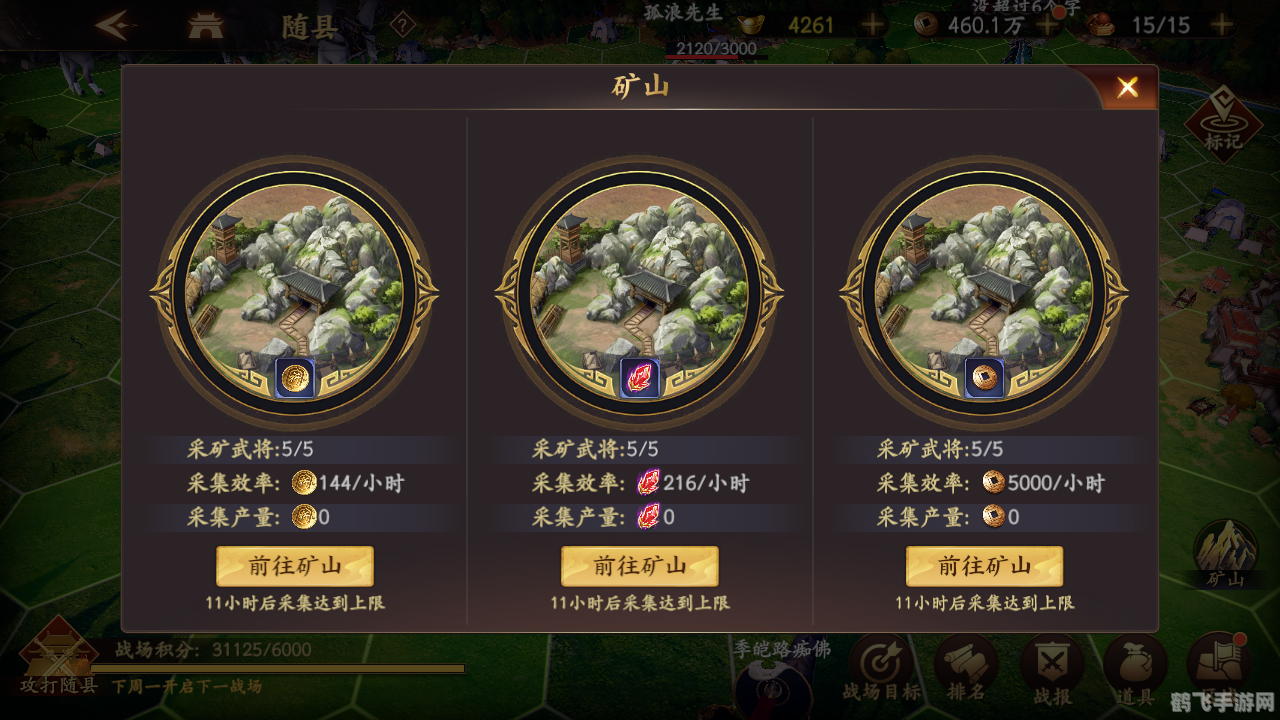
Task: Close the 矿山 dialog with the X
Action: pyautogui.click(x=1127, y=87)
